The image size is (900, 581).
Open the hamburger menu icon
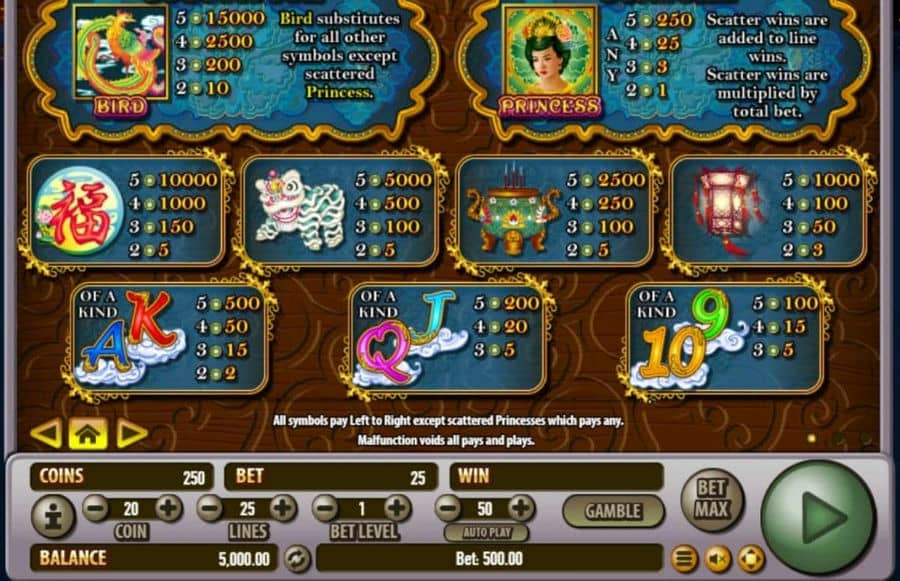(x=685, y=558)
